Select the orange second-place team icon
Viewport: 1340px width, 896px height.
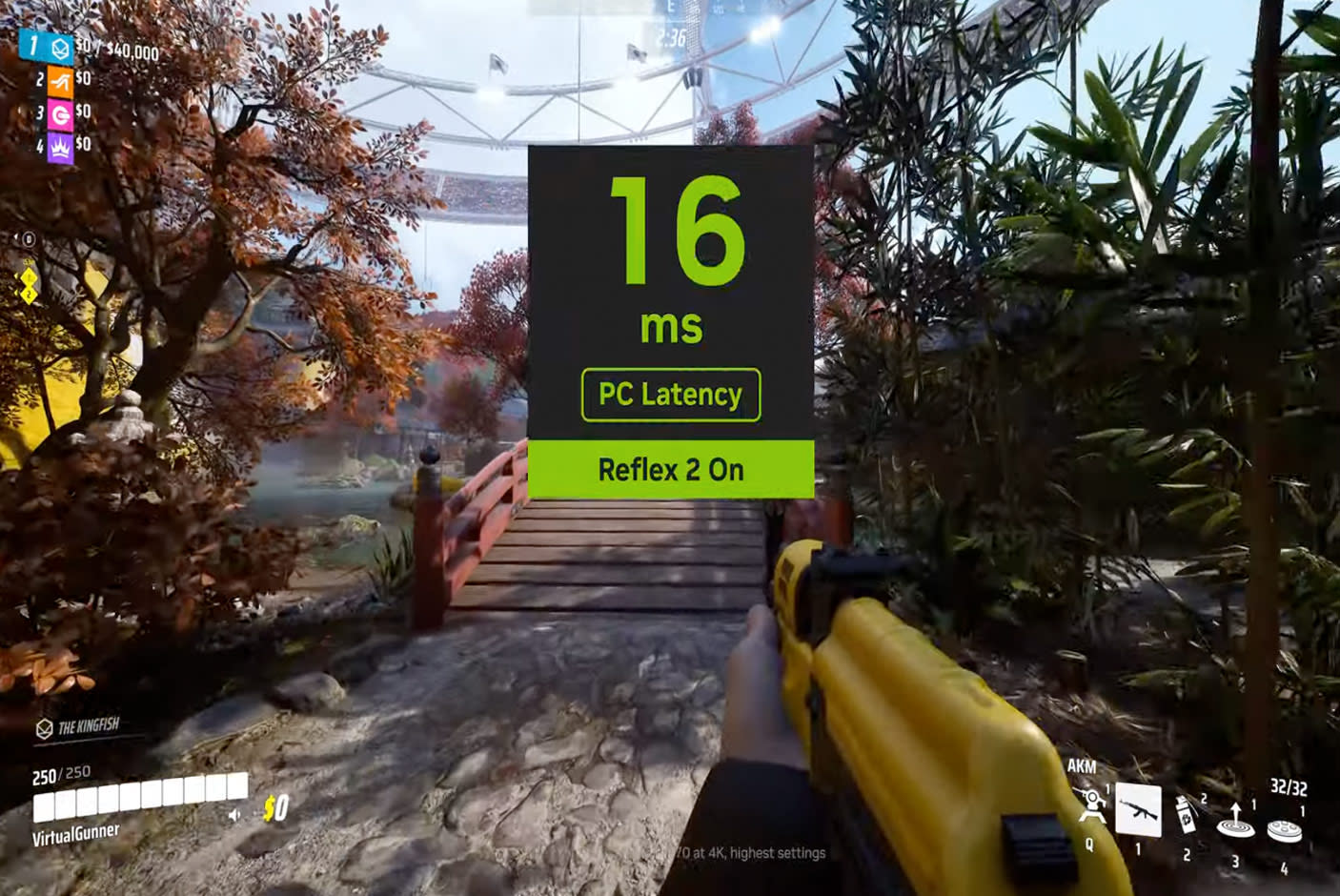pos(60,83)
